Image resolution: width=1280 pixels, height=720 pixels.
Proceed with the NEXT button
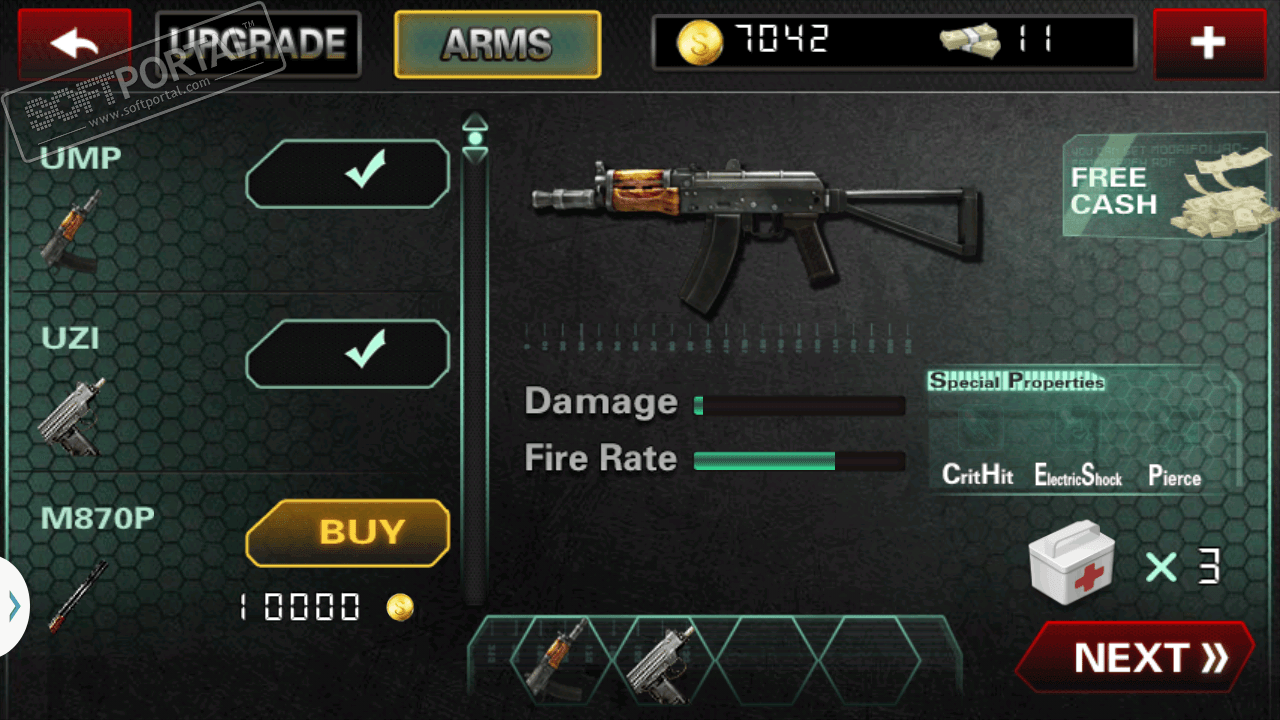(x=1135, y=657)
